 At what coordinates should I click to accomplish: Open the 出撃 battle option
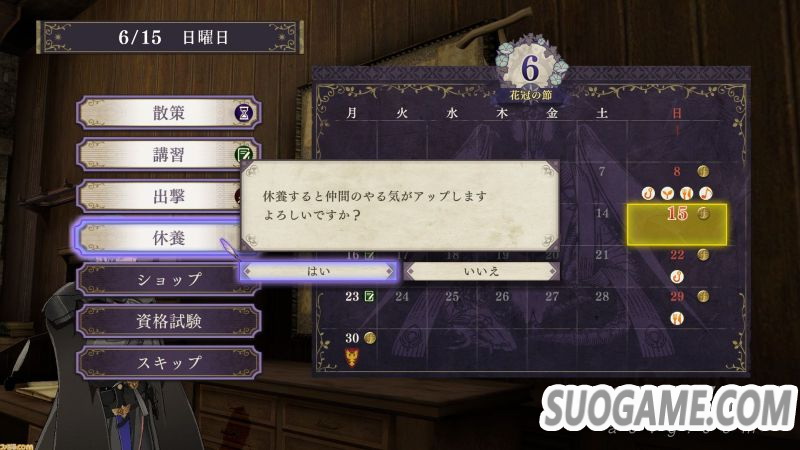point(168,196)
